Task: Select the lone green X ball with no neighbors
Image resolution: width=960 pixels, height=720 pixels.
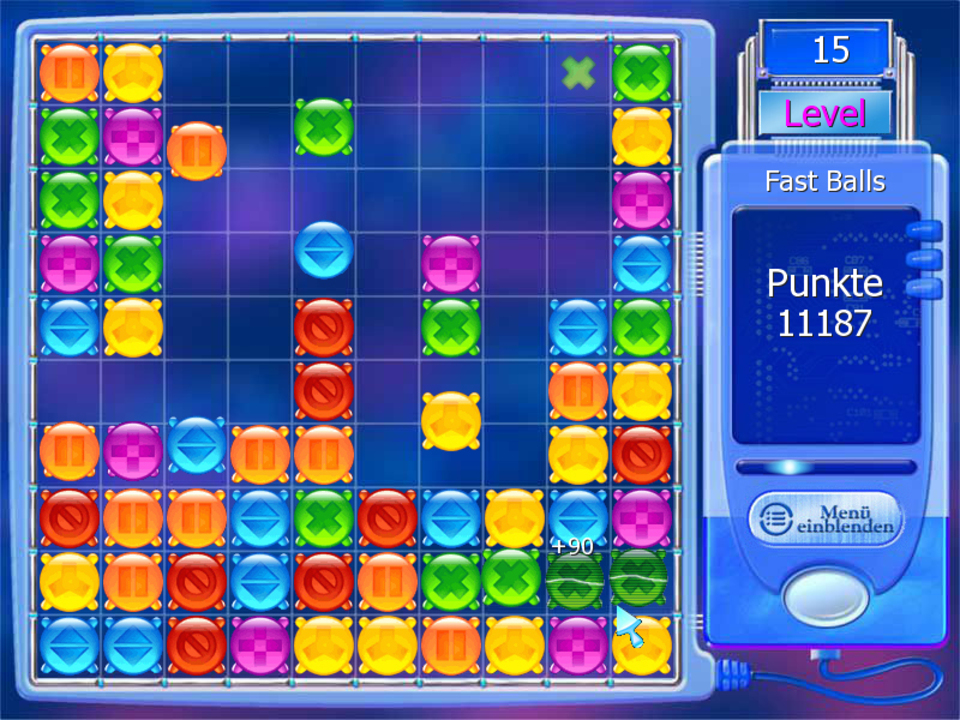Action: point(324,127)
